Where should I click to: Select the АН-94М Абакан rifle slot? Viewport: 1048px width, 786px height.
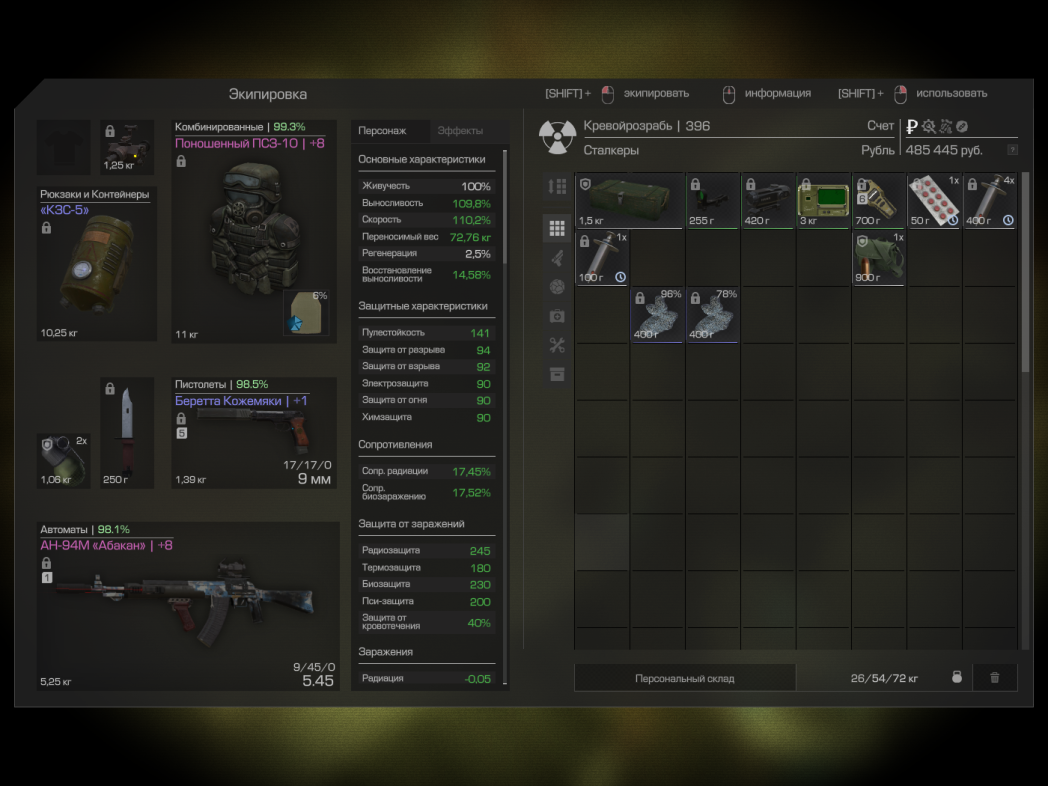click(x=190, y=606)
